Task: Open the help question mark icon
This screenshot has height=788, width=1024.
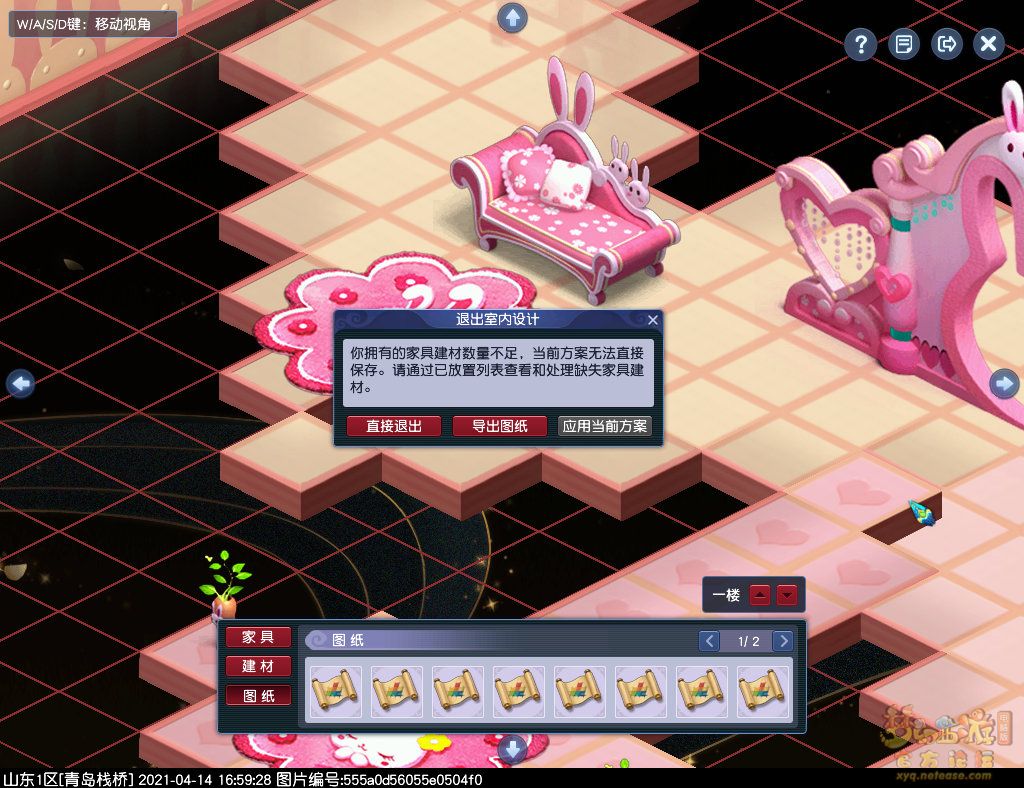Action: 860,44
